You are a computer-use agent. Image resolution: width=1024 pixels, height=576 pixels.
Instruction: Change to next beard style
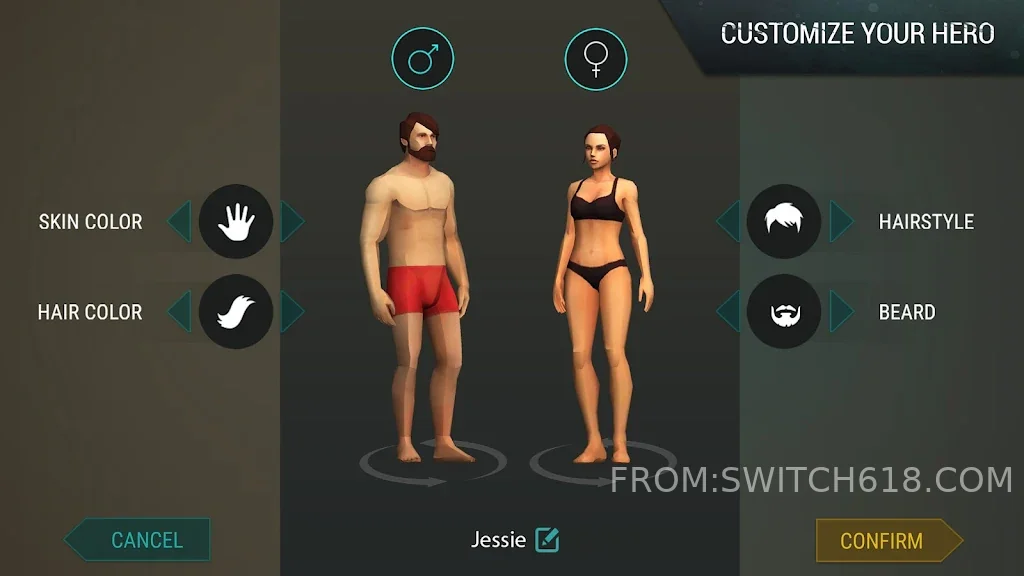(841, 312)
